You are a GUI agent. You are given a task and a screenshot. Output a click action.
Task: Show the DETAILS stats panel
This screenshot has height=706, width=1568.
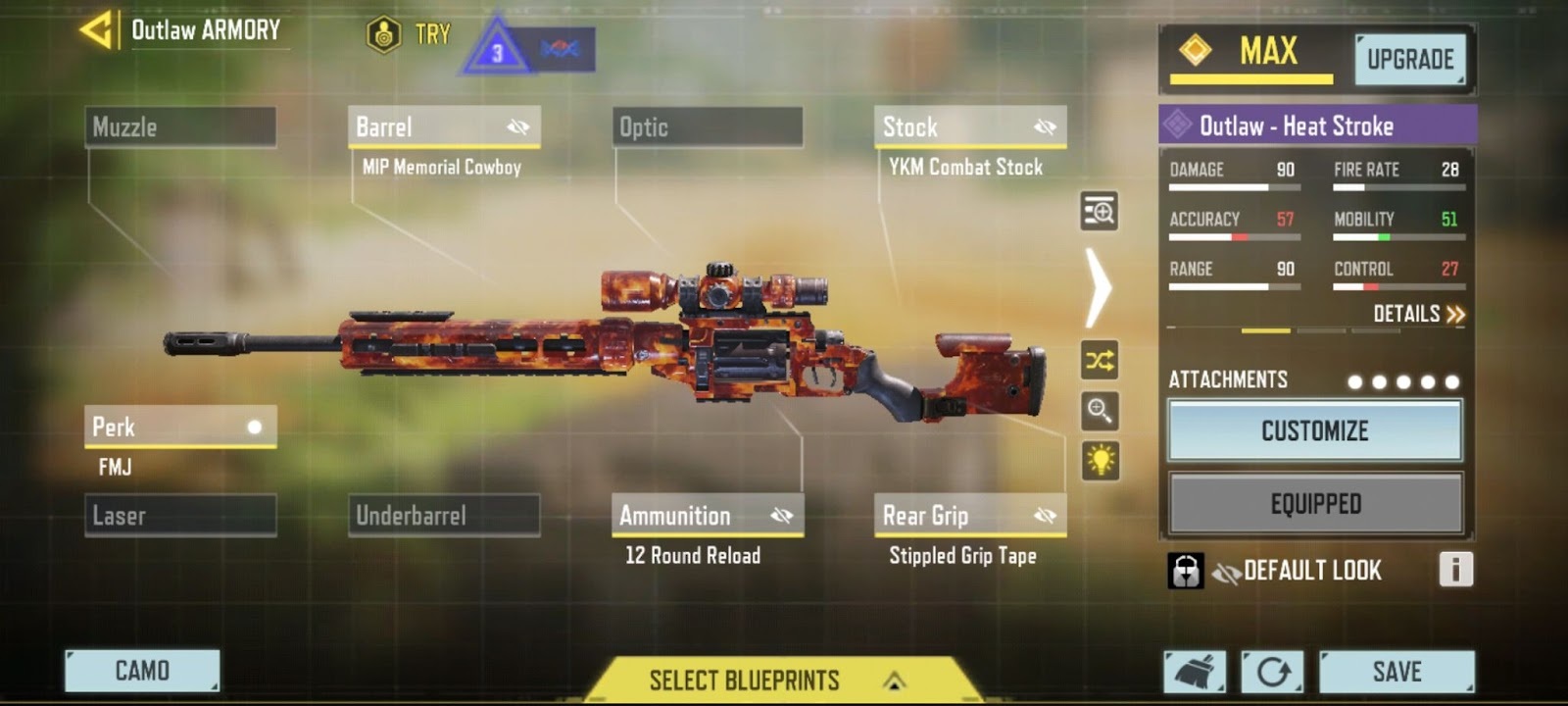1418,314
